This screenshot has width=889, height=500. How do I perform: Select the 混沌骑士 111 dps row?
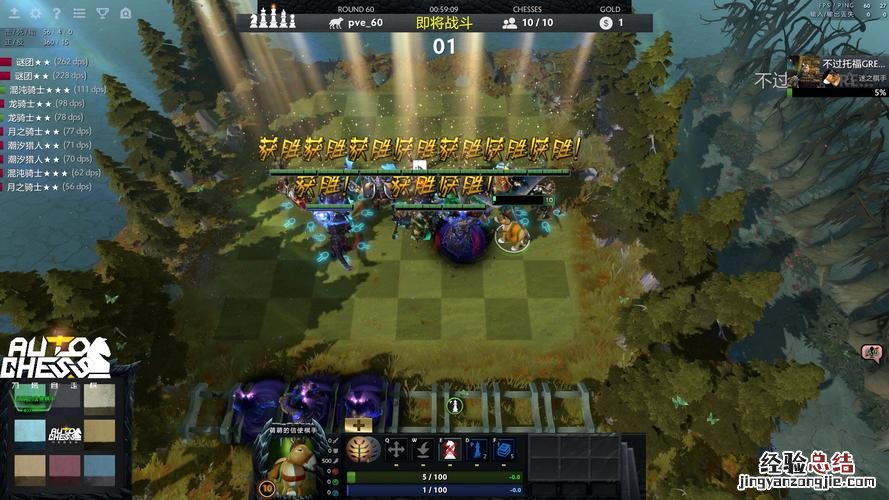point(55,89)
